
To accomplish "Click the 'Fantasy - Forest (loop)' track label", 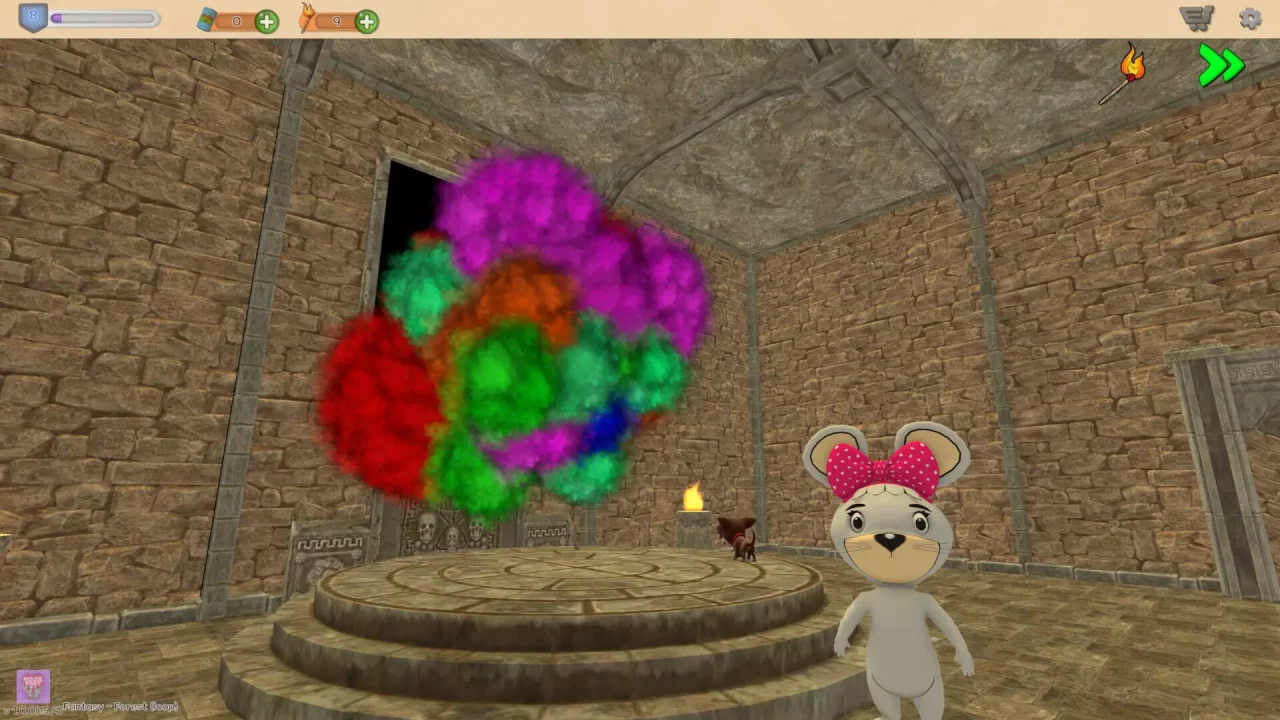I will (x=120, y=707).
